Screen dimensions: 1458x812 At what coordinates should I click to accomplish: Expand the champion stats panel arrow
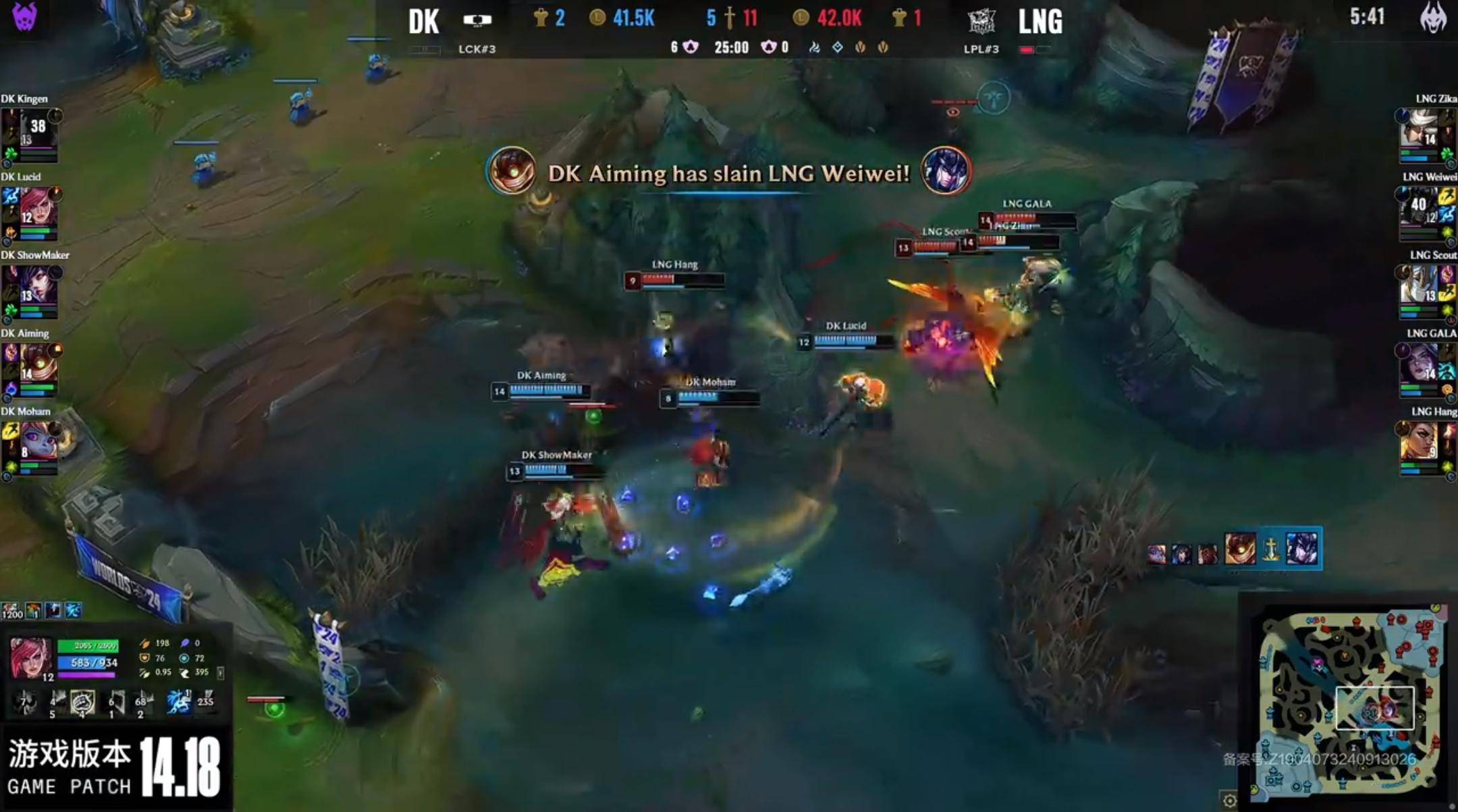221,673
